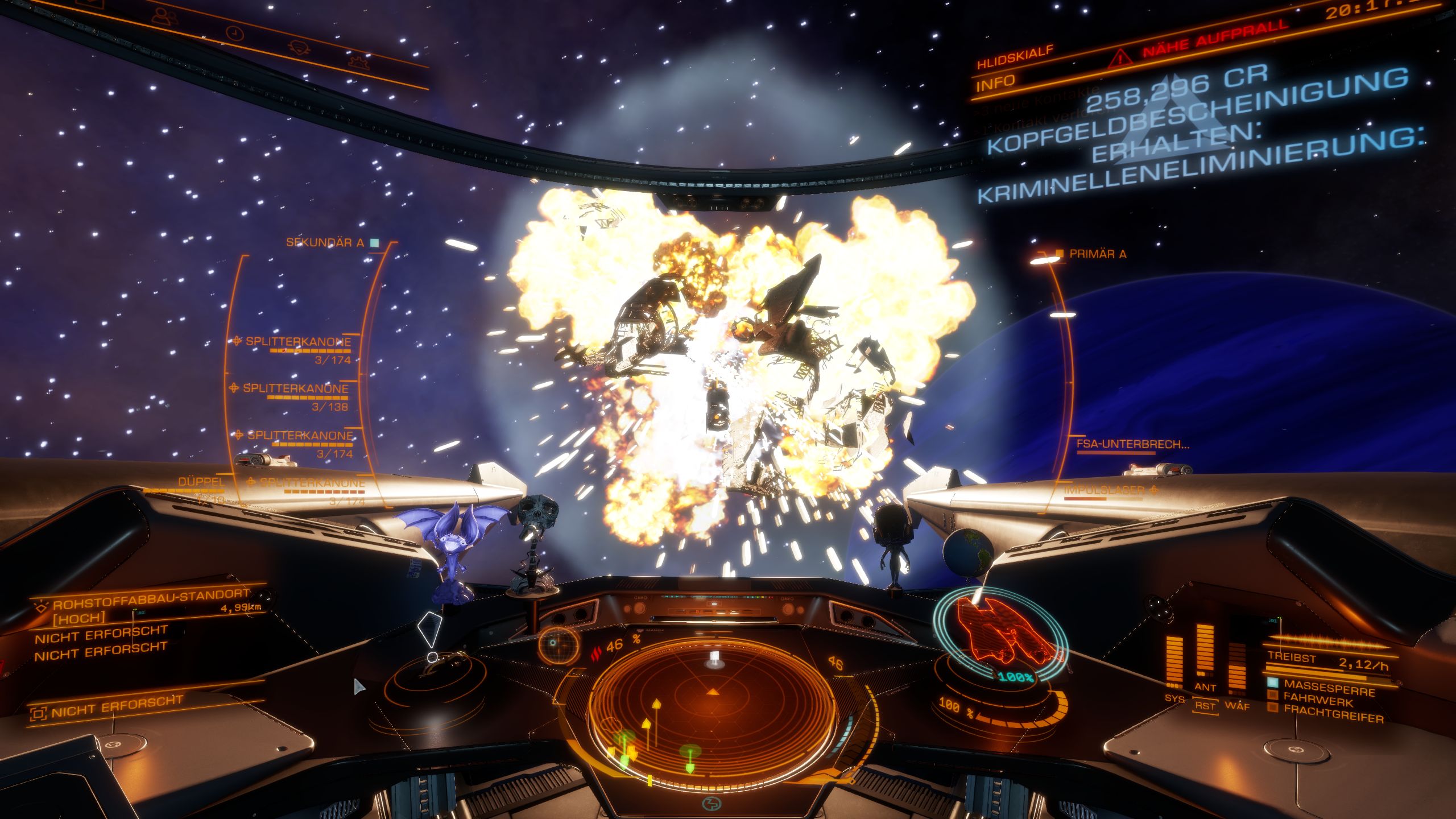Select the WAF weapons power label
Image resolution: width=1456 pixels, height=819 pixels.
(x=1237, y=706)
